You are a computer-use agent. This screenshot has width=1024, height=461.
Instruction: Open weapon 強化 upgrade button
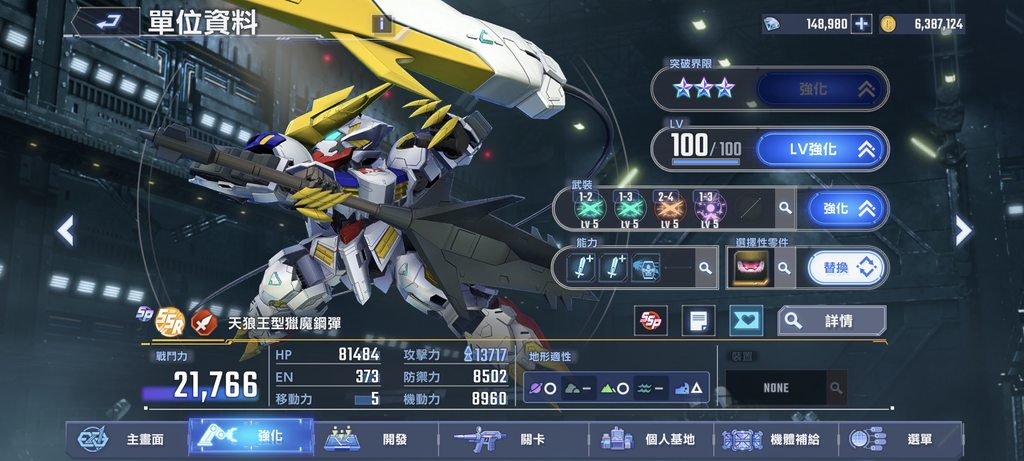(x=849, y=208)
